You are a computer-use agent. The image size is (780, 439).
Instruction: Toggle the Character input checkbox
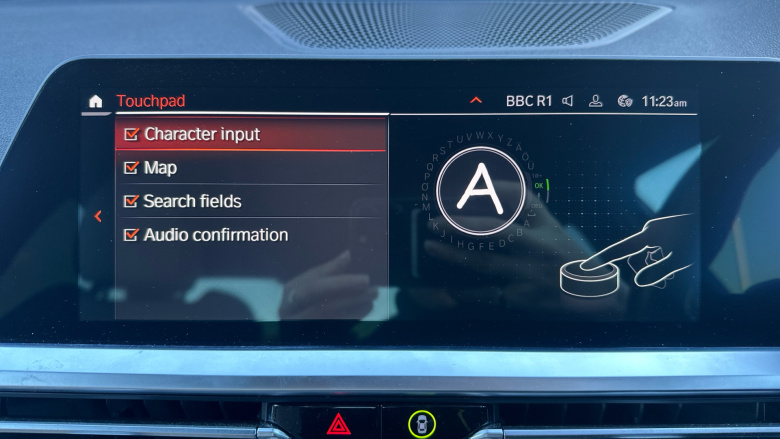131,134
